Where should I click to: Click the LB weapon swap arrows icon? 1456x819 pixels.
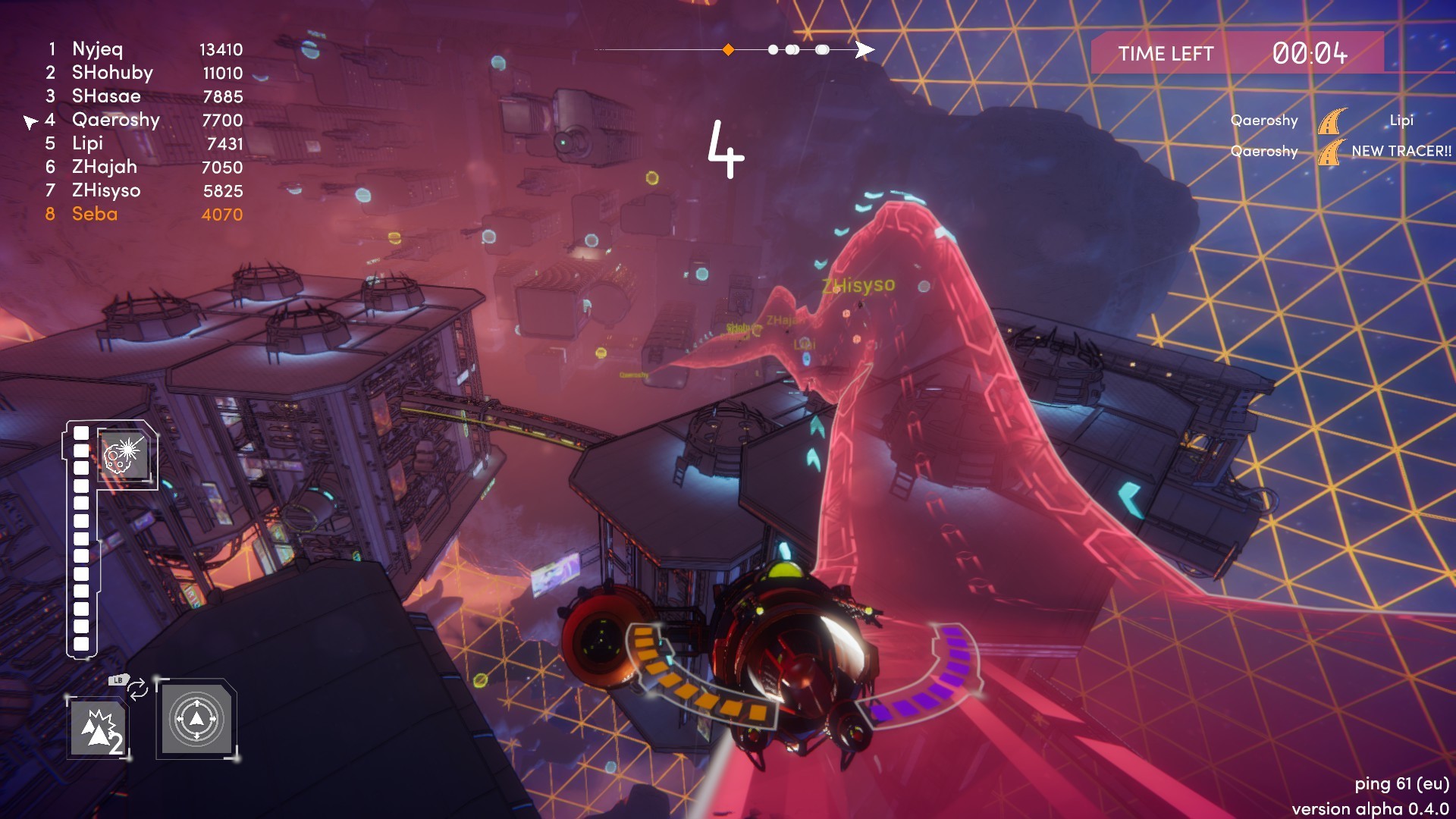136,689
